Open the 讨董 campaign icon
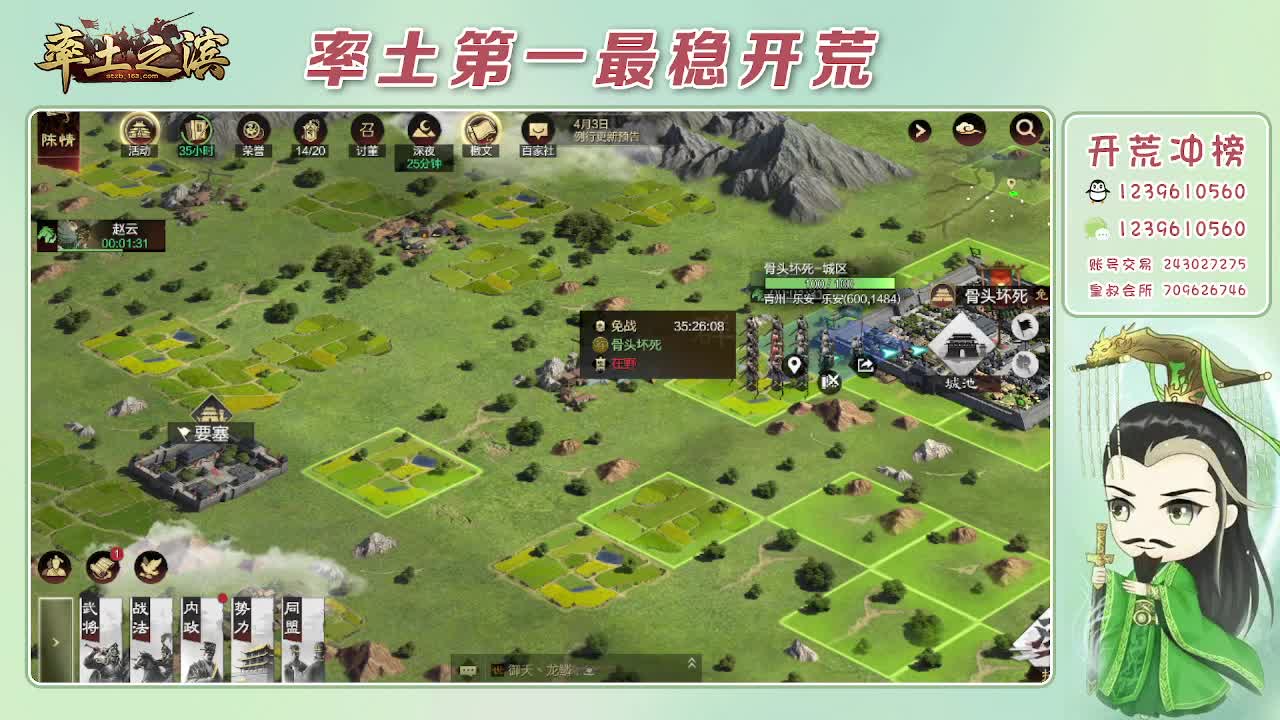 point(370,131)
